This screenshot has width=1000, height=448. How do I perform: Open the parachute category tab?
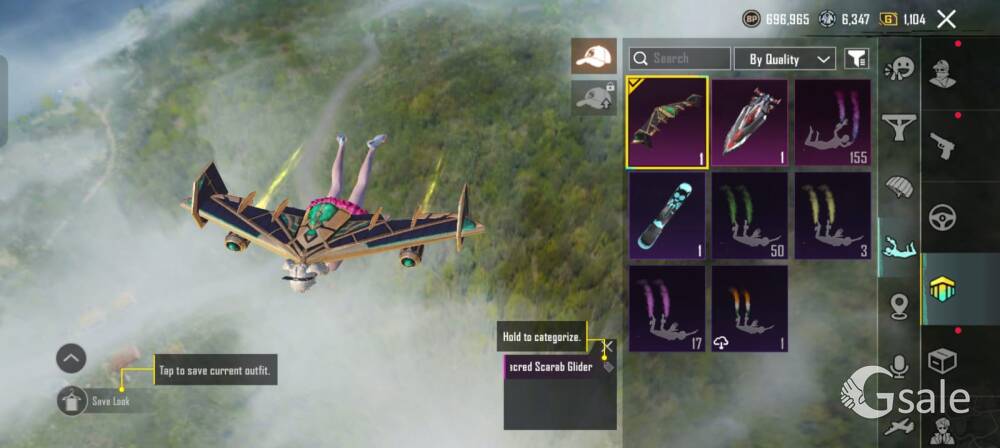click(899, 187)
